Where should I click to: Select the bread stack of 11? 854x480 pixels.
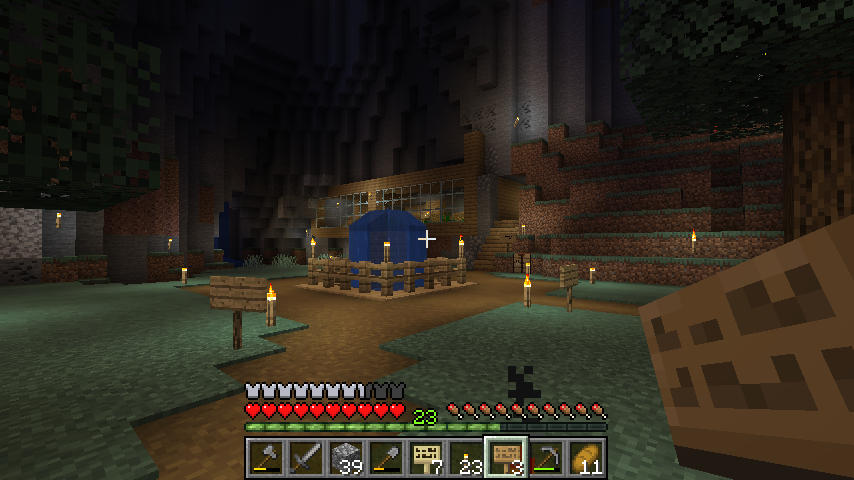coord(585,458)
